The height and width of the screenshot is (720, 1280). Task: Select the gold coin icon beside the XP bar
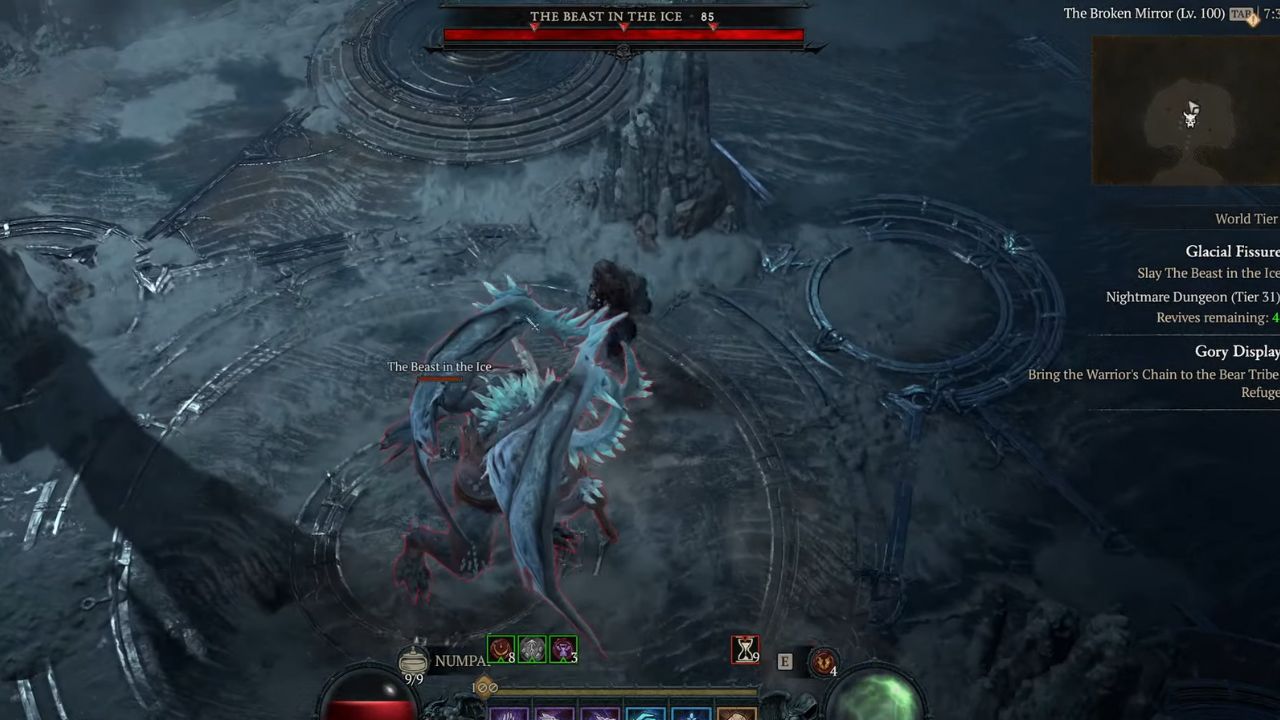(x=483, y=687)
